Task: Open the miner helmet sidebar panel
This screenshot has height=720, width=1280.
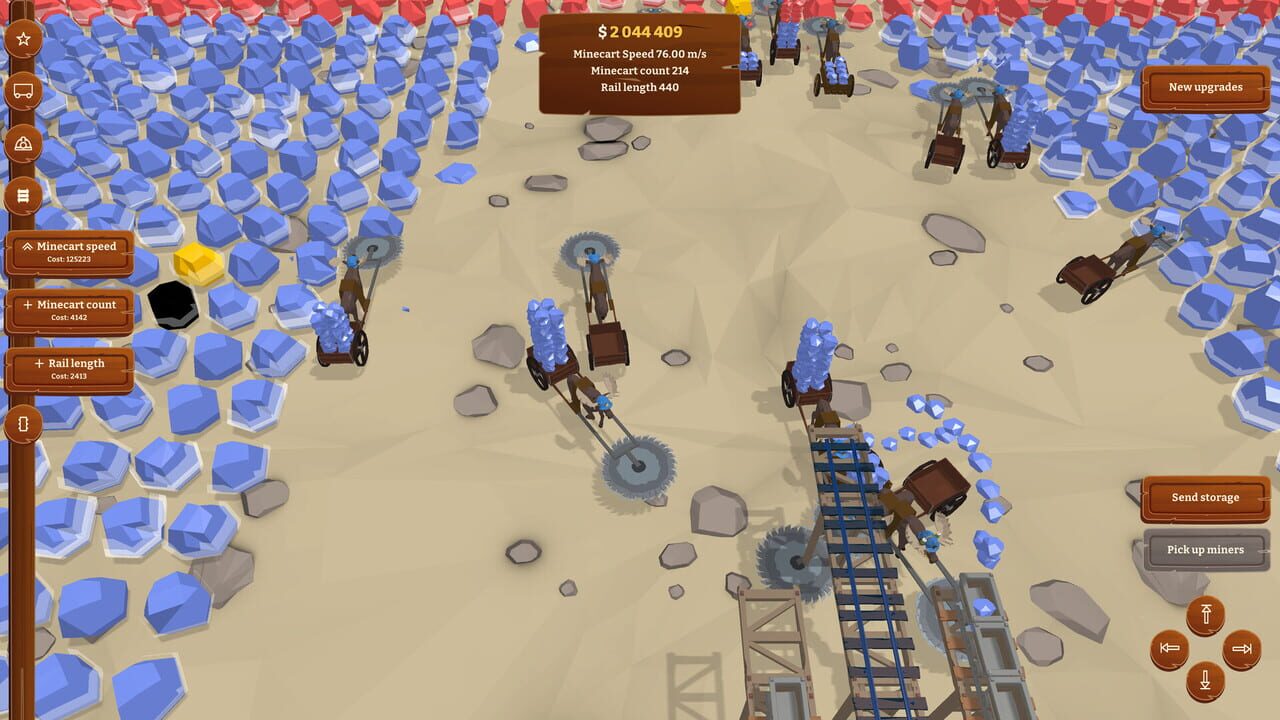Action: [23, 144]
